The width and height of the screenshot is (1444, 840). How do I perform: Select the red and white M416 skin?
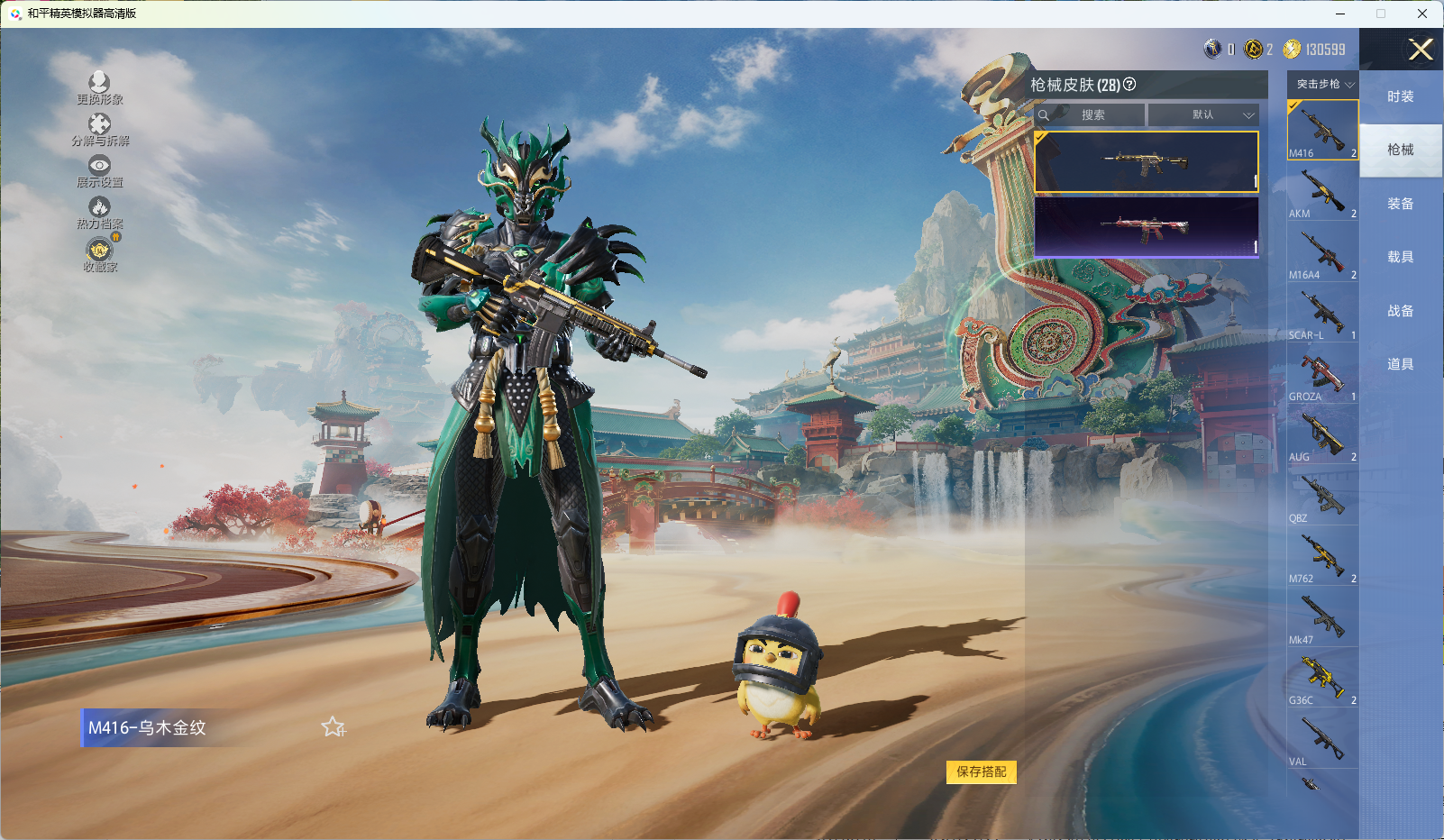[x=1146, y=226]
